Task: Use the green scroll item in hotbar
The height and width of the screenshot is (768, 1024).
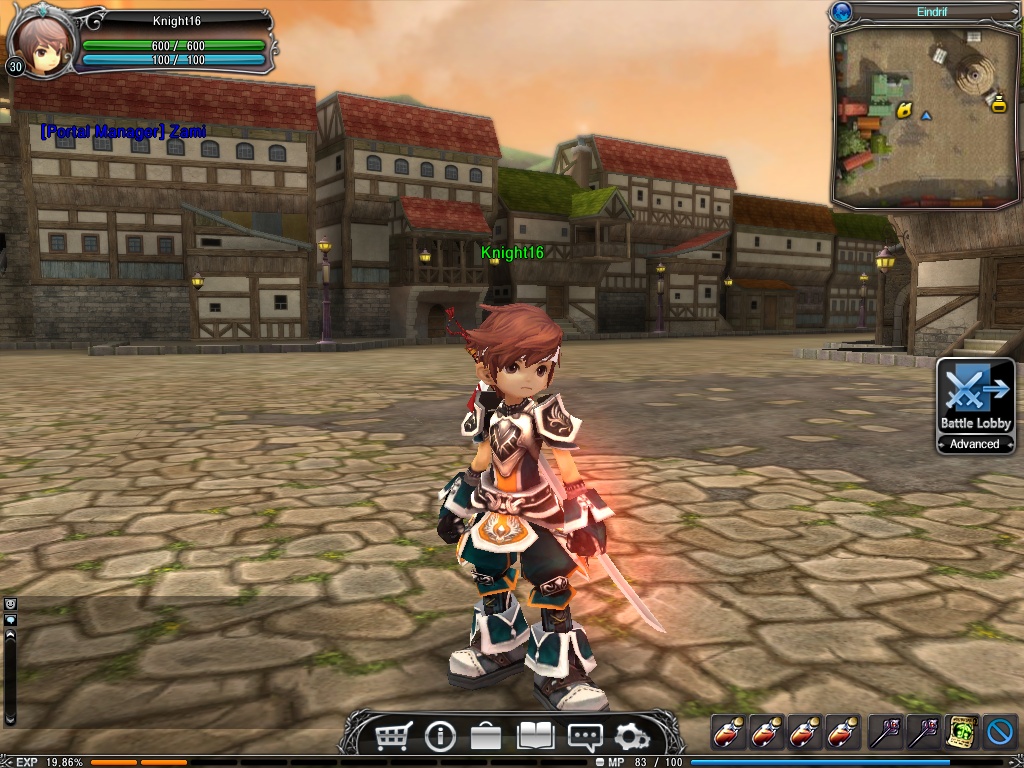Action: 962,733
